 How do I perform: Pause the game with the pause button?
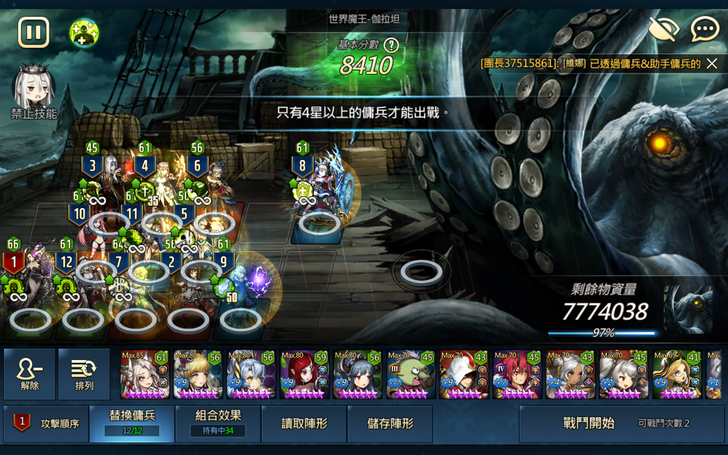point(33,32)
